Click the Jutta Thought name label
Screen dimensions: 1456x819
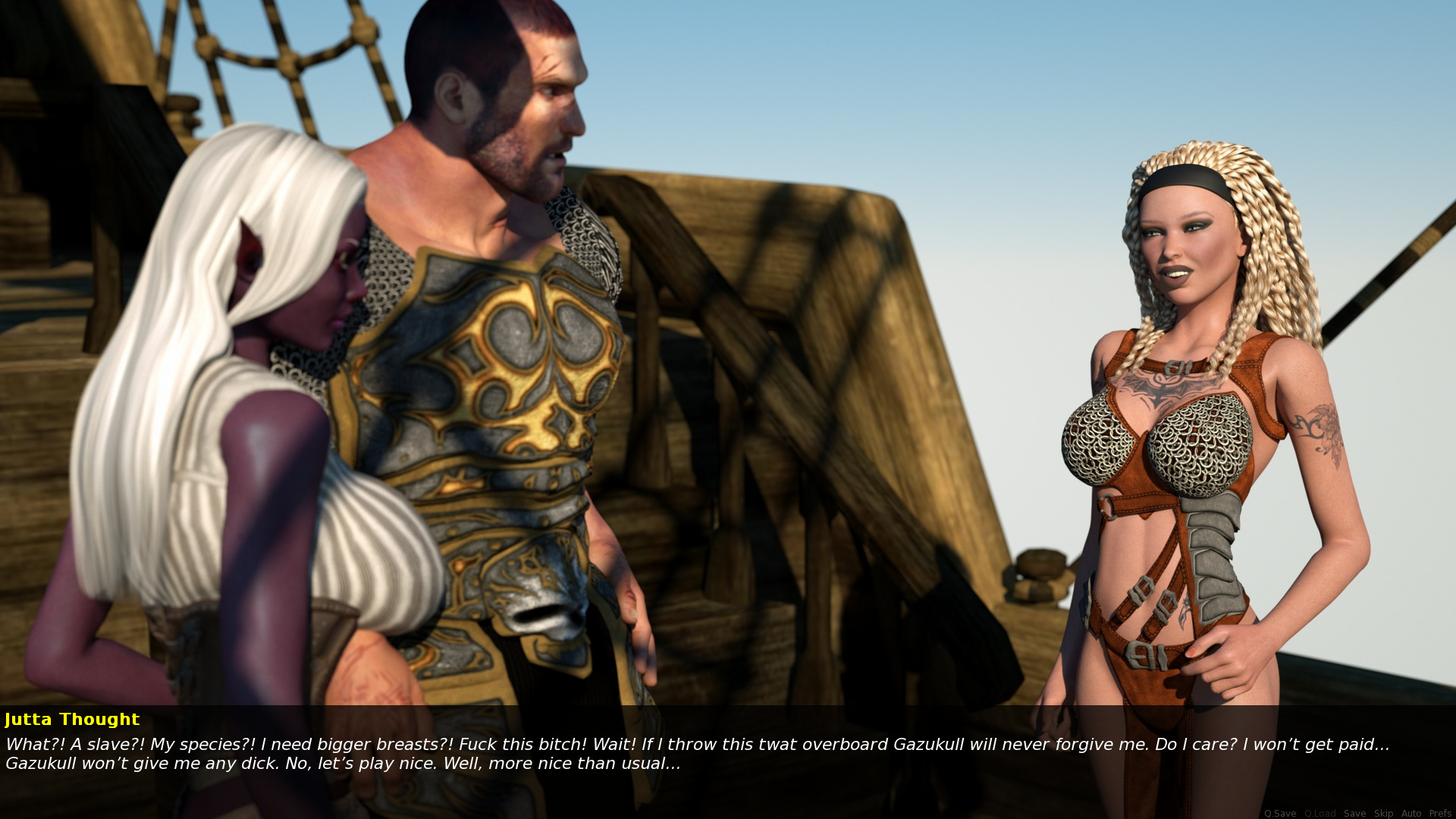tap(72, 719)
